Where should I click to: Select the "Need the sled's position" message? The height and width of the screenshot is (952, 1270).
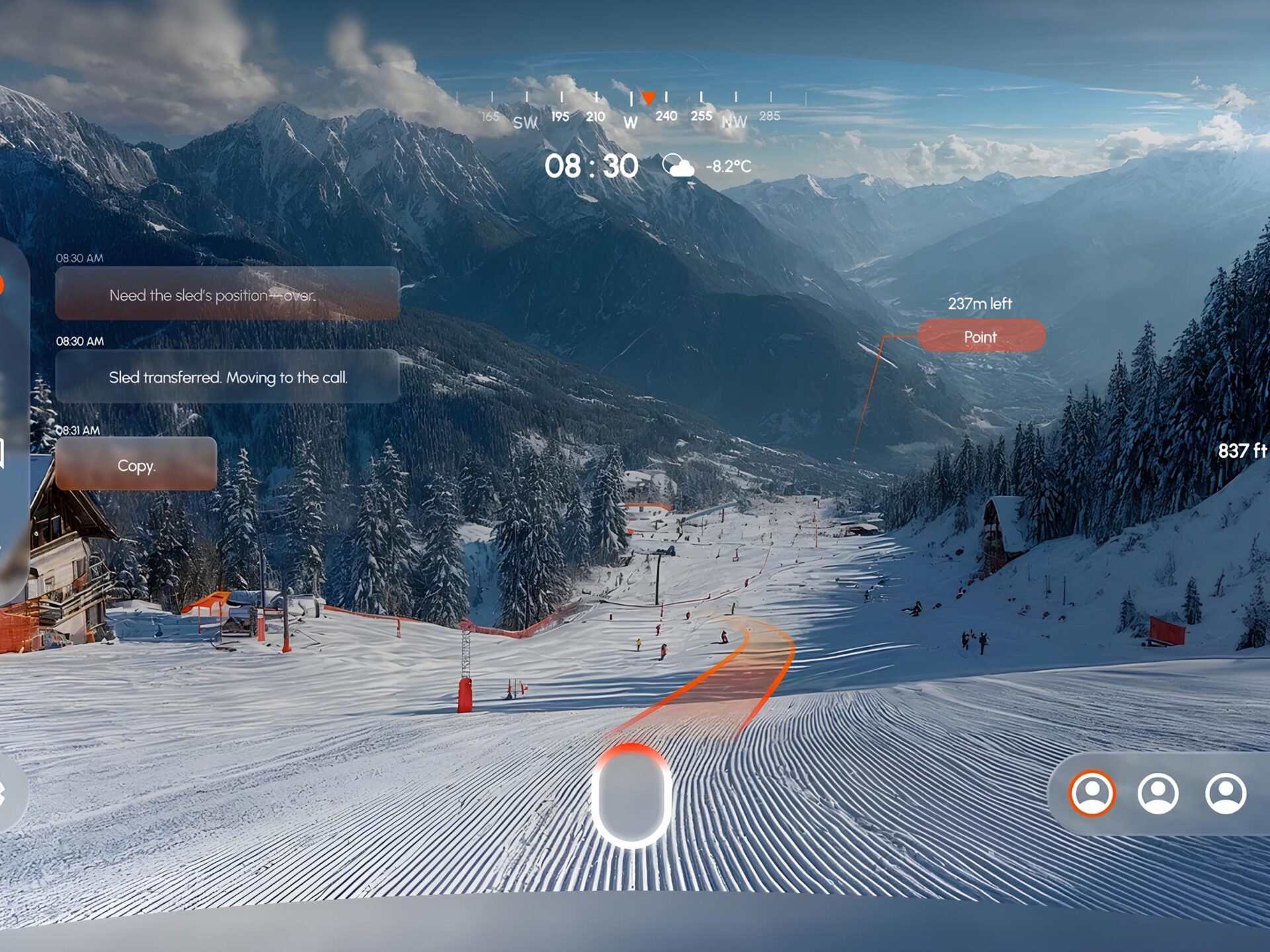(x=228, y=294)
